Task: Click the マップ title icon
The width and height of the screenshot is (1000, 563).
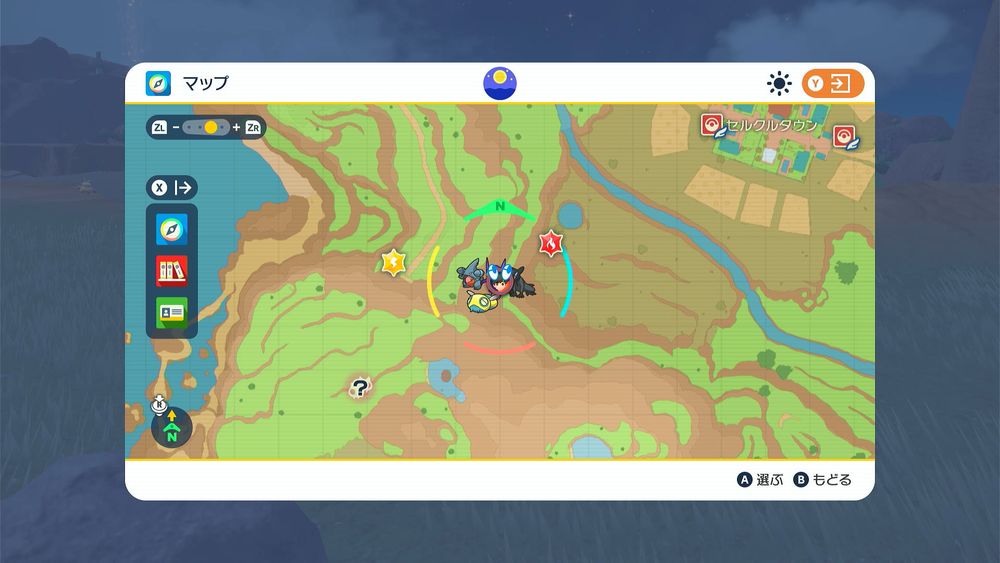Action: pos(158,83)
